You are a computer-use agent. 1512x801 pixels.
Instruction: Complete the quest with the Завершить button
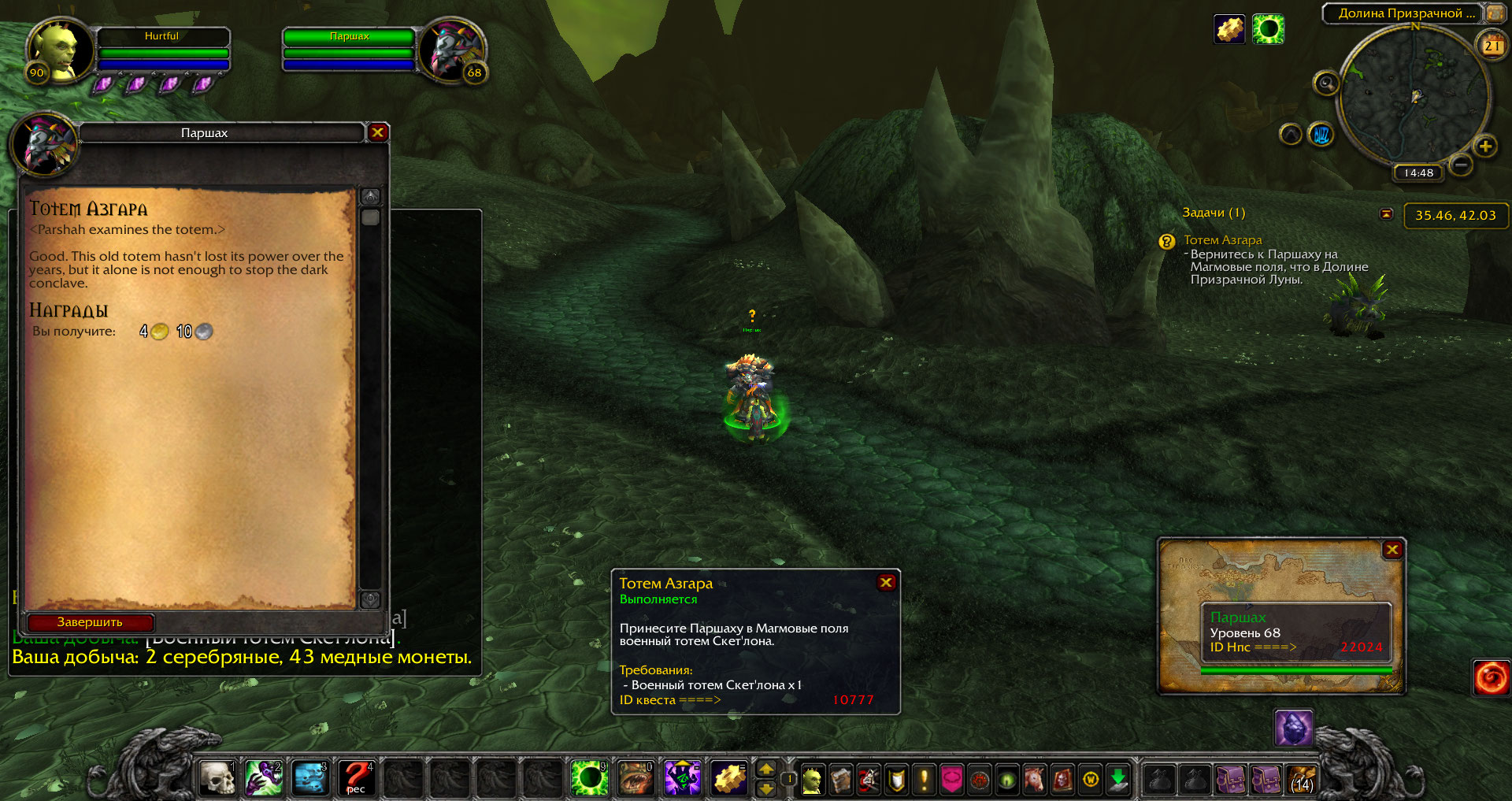point(90,622)
